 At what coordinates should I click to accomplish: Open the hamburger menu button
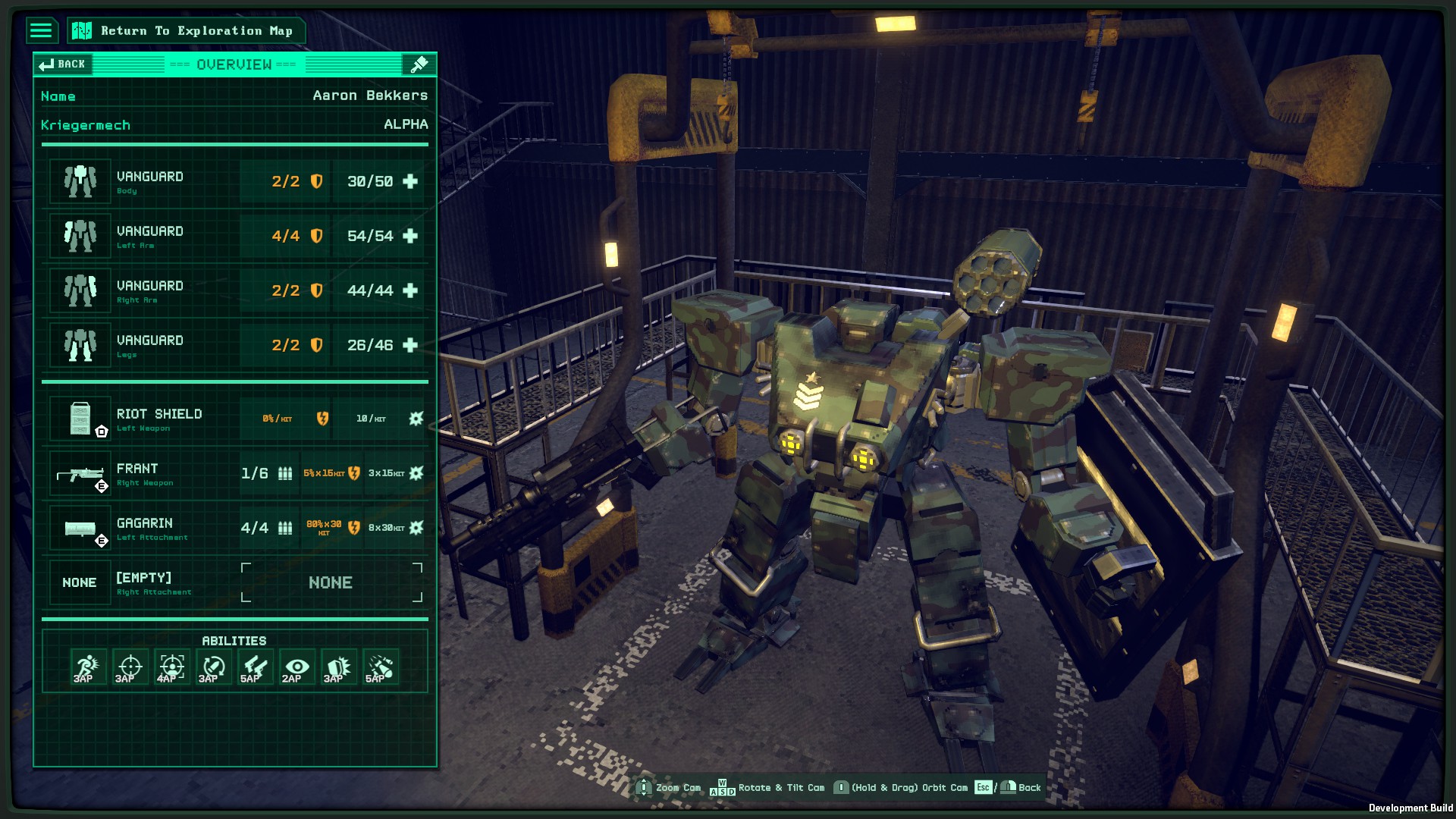pyautogui.click(x=41, y=30)
